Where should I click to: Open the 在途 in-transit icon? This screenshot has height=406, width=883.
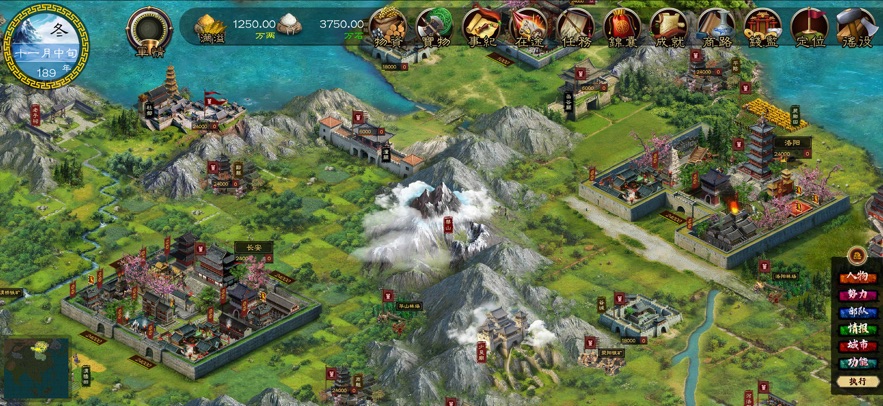point(528,26)
